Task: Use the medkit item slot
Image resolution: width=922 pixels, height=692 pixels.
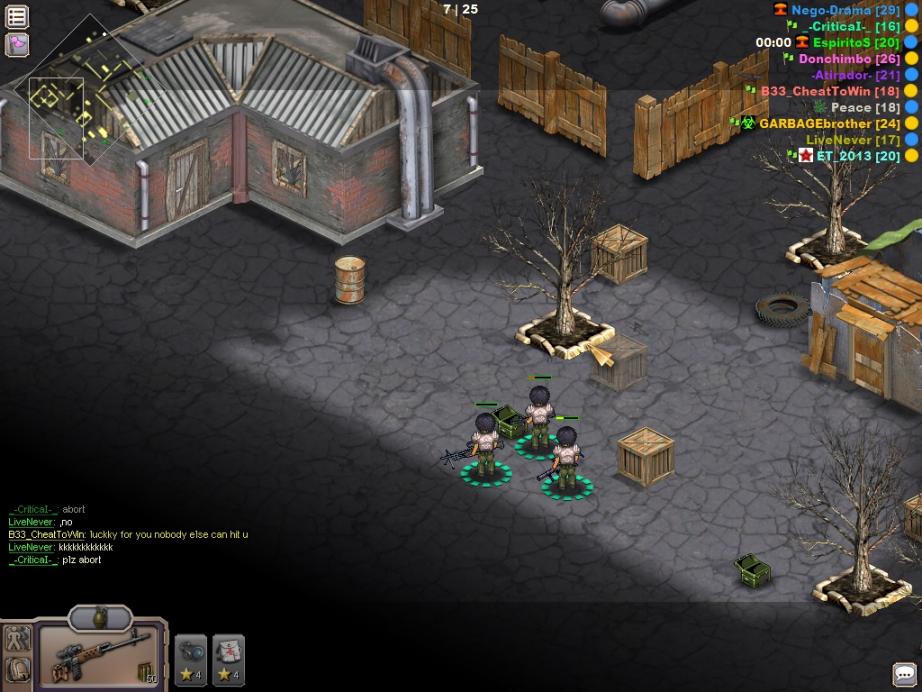Action: 229,660
